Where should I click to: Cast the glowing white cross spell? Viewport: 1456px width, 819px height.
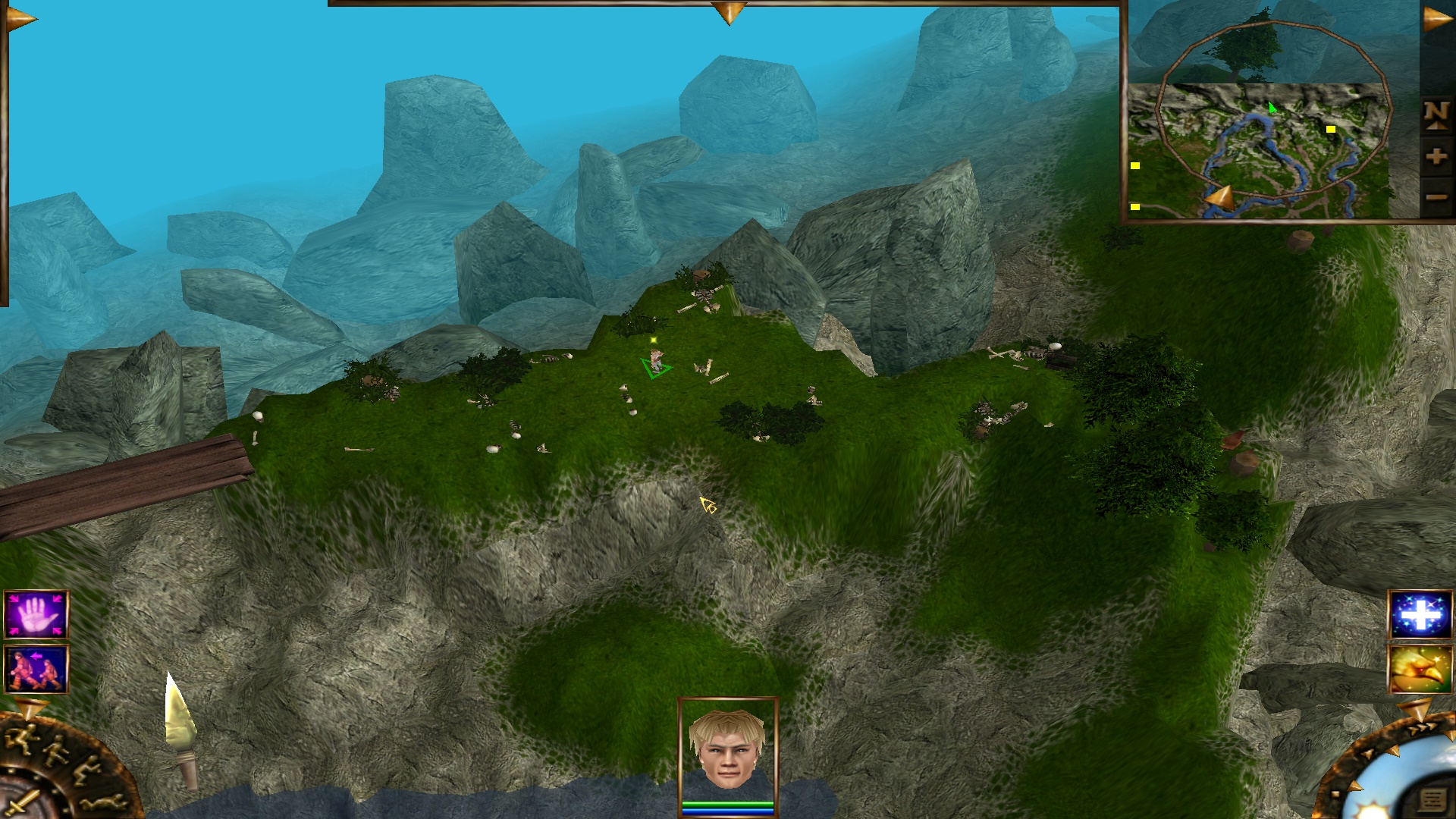[1420, 615]
